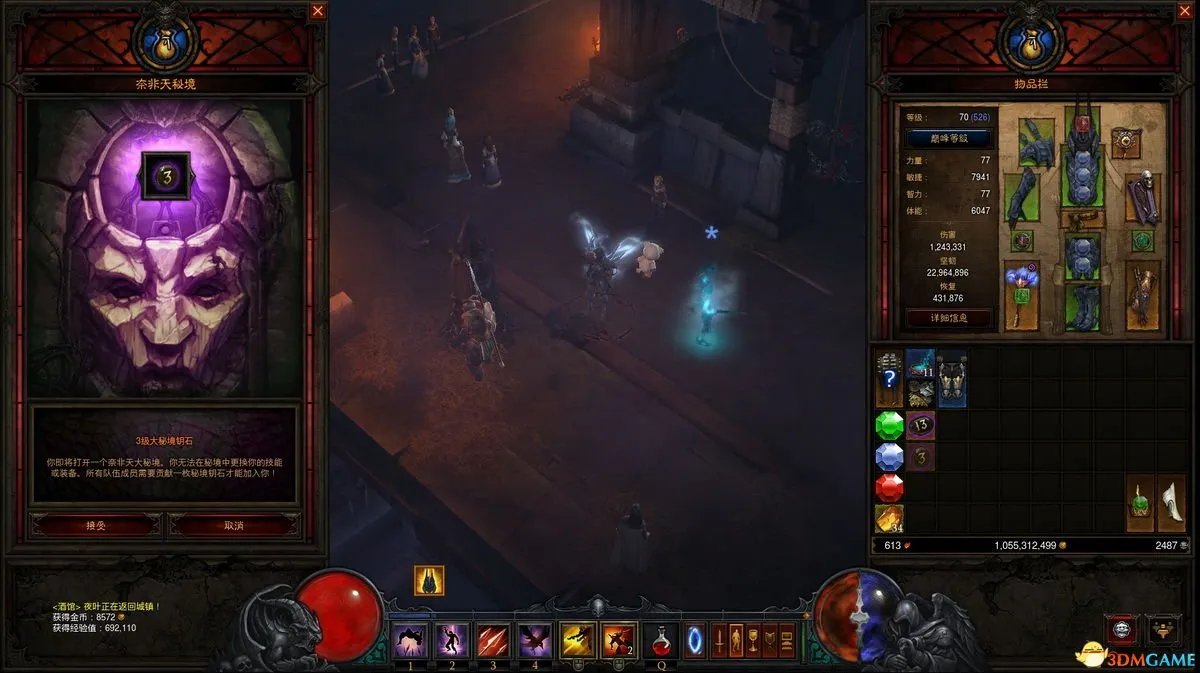1200x673 pixels.
Task: Open the Paragon level 巅峰等级 button
Action: pyautogui.click(x=948, y=138)
